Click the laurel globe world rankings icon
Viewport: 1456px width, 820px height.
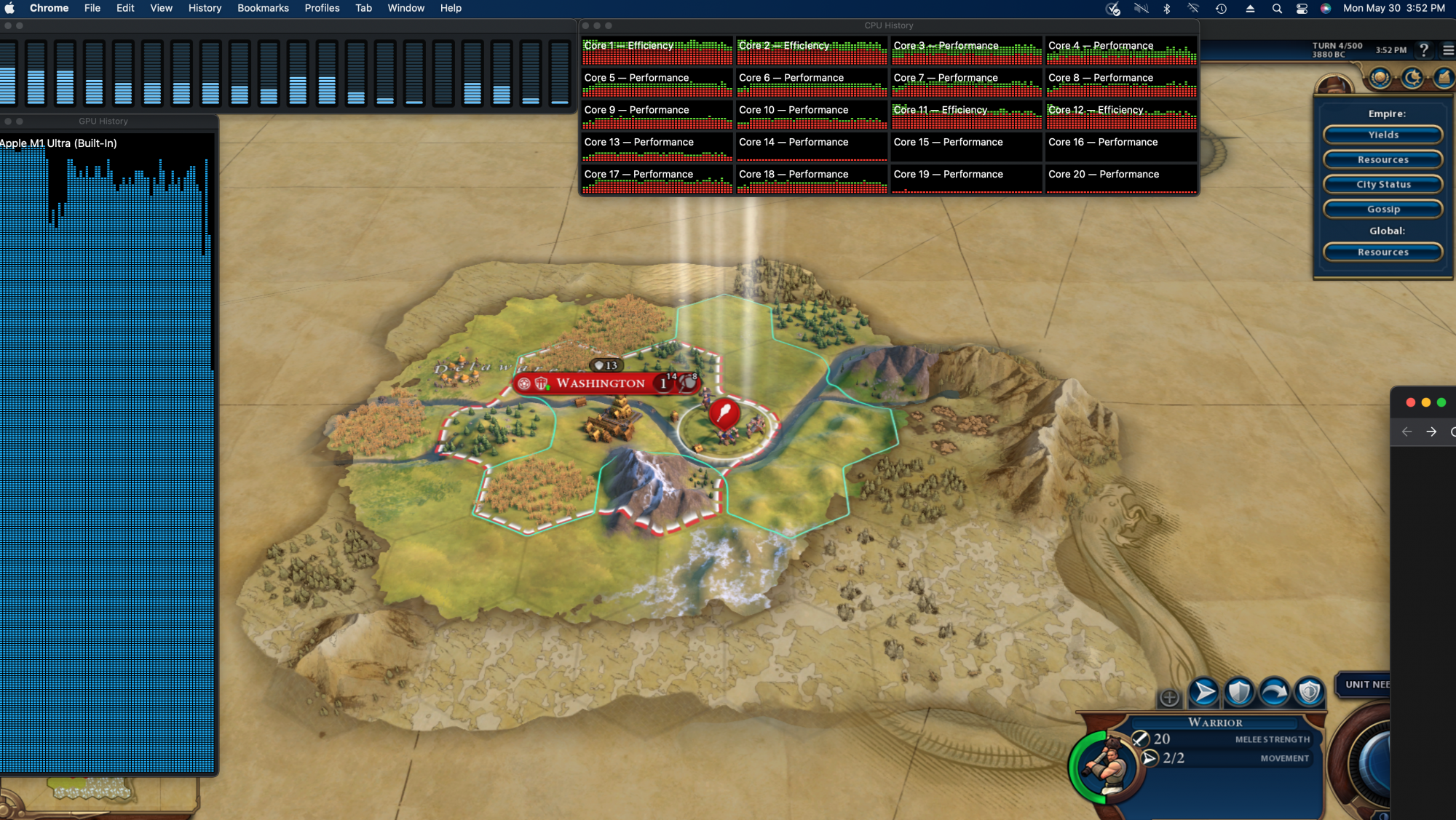1380,78
